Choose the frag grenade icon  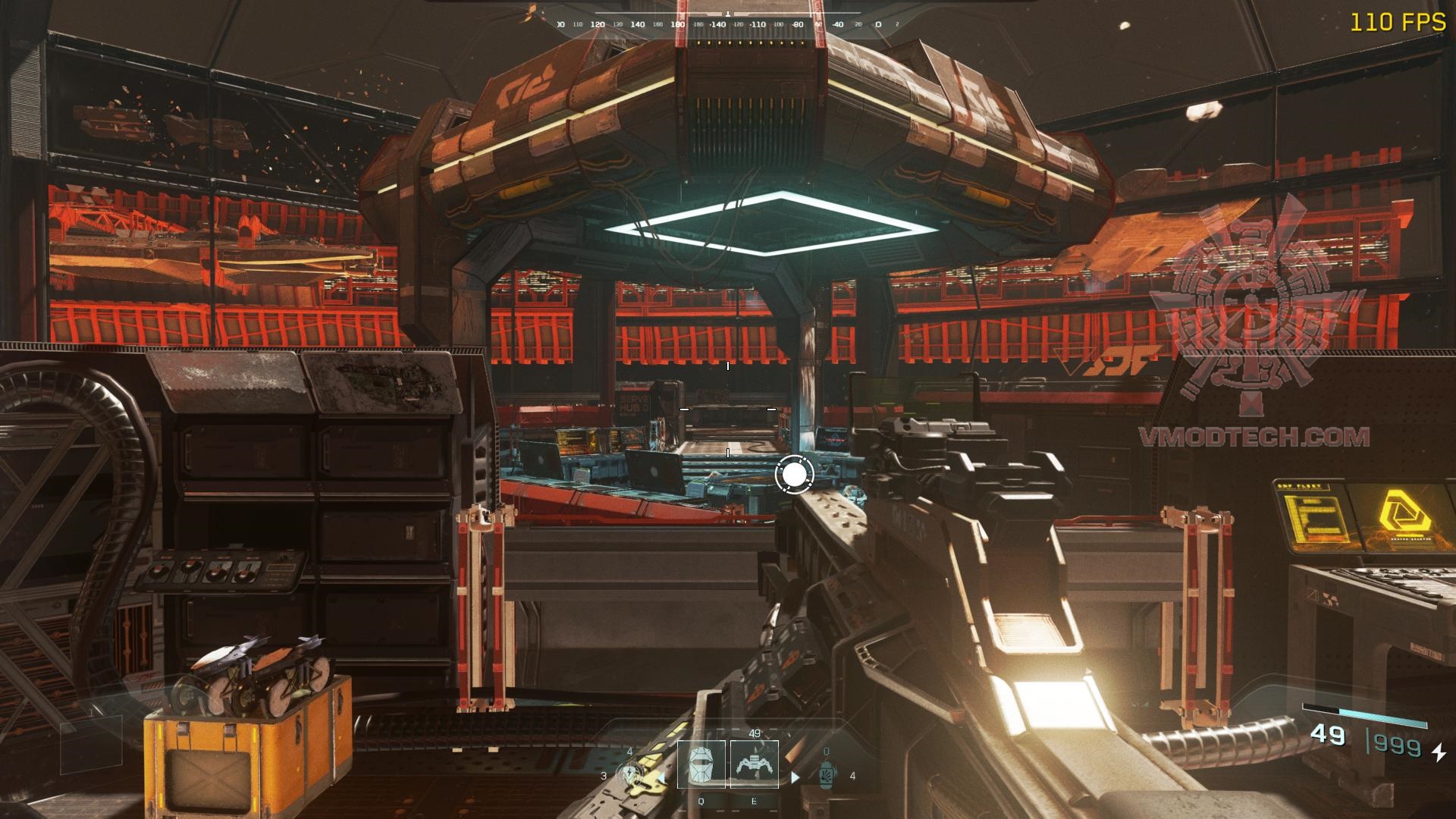pyautogui.click(x=827, y=773)
